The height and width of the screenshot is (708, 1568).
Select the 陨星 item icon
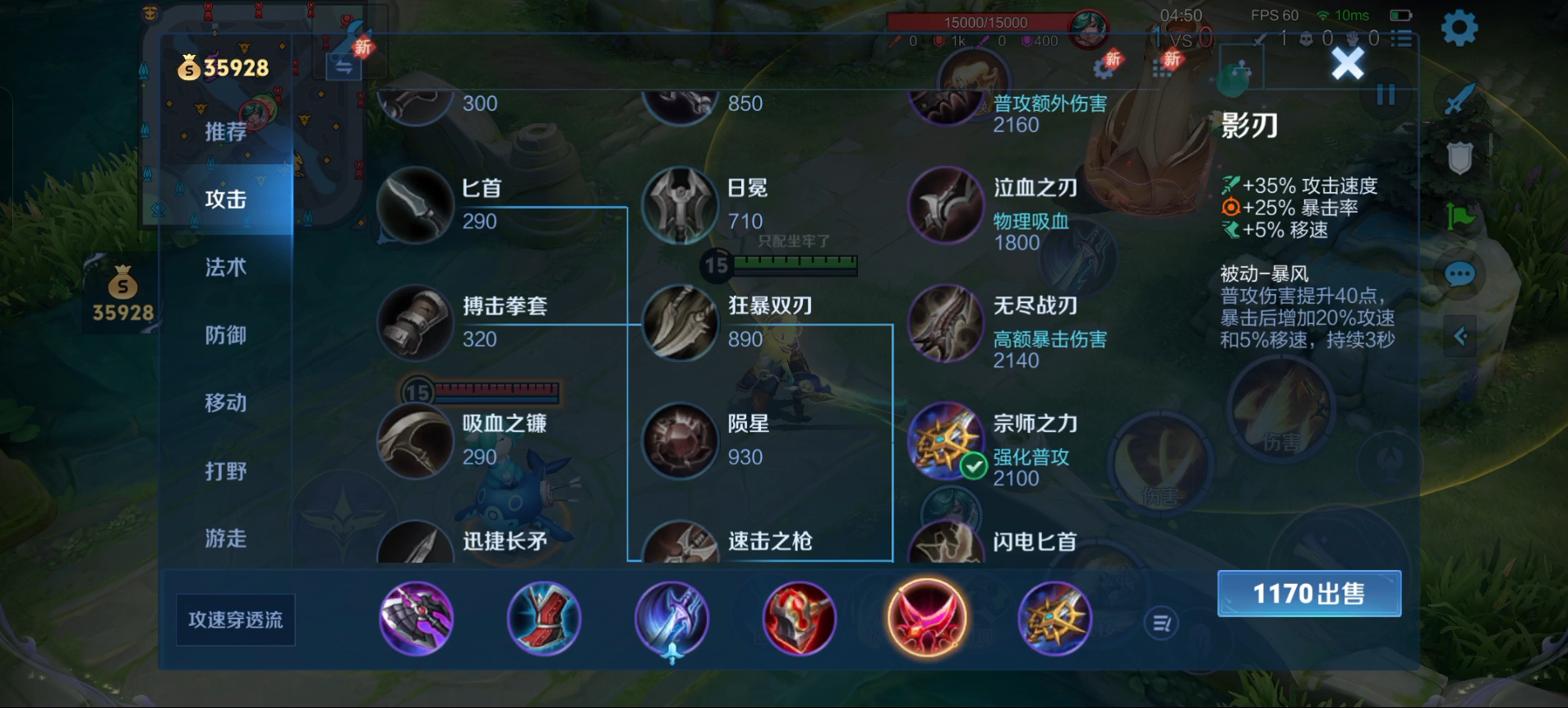point(680,441)
